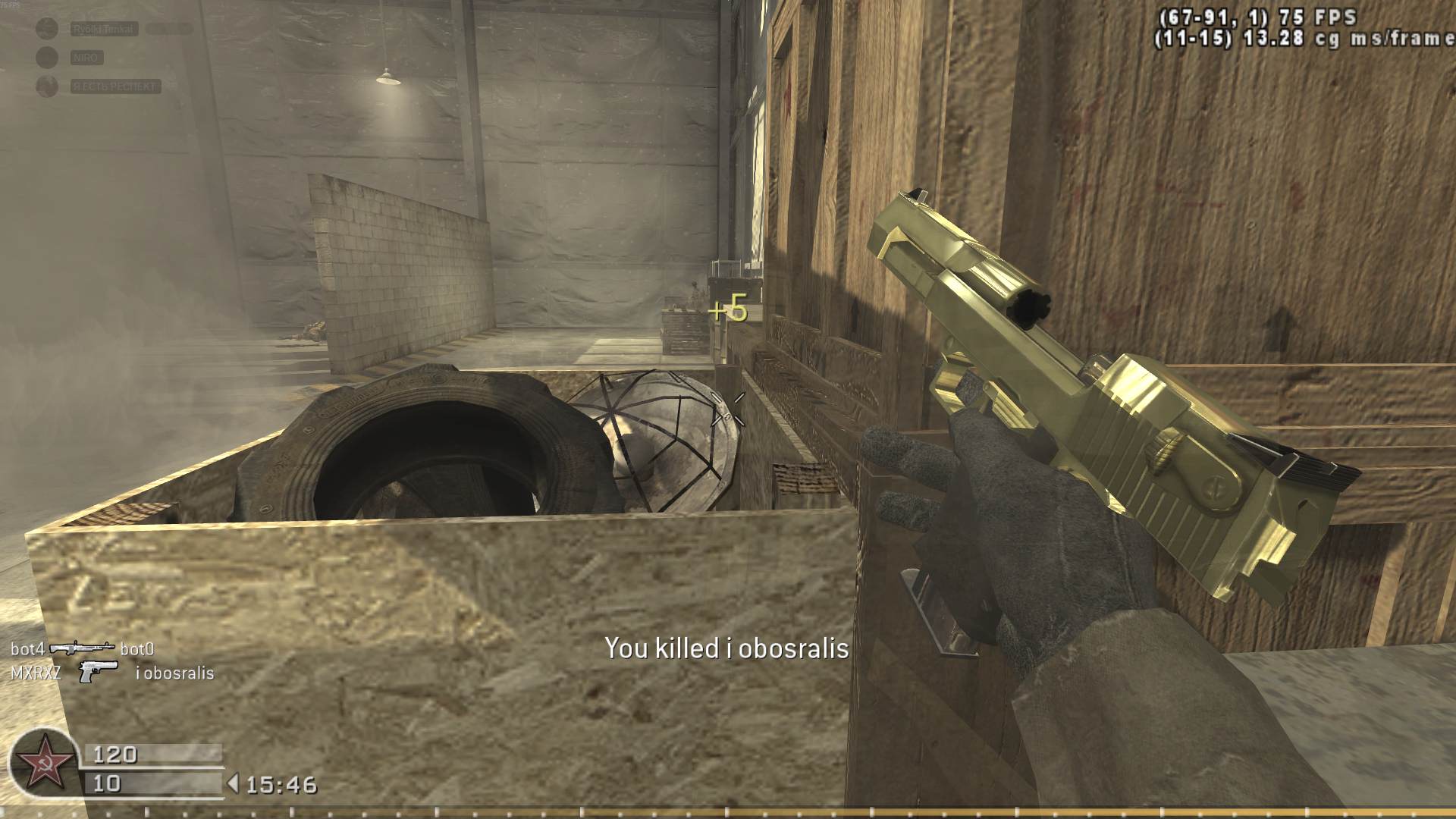Click the NIRO name label
The height and width of the screenshot is (819, 1456).
click(x=86, y=58)
